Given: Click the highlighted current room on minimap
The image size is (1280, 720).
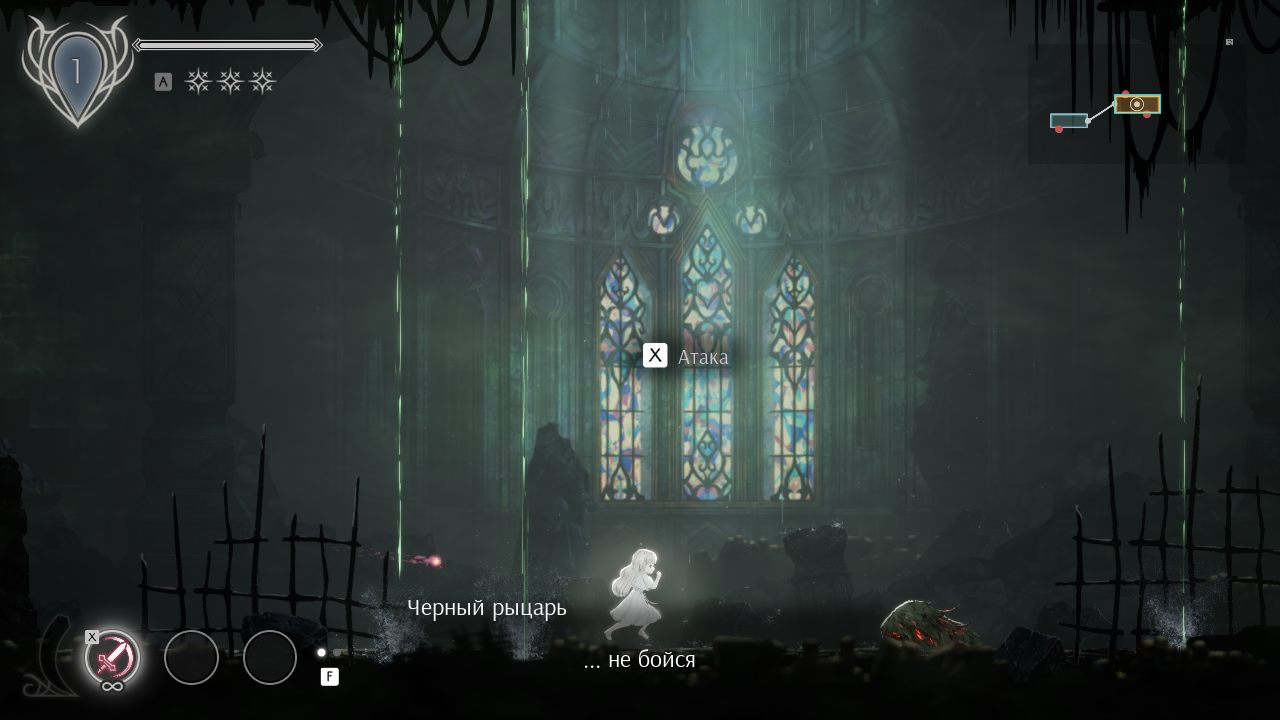Looking at the screenshot, I should pyautogui.click(x=1137, y=104).
